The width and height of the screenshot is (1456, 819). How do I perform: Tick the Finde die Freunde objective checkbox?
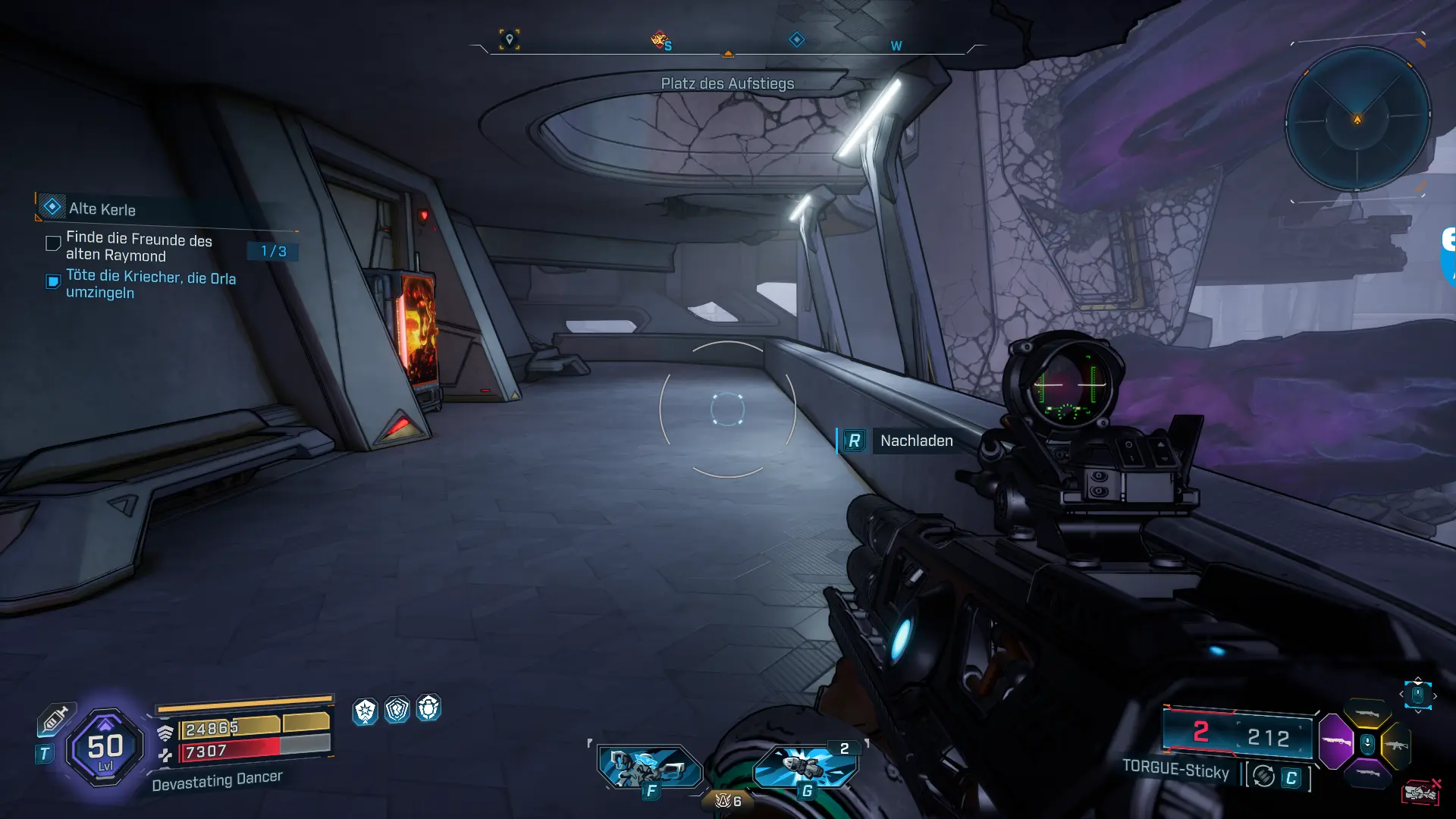[53, 243]
